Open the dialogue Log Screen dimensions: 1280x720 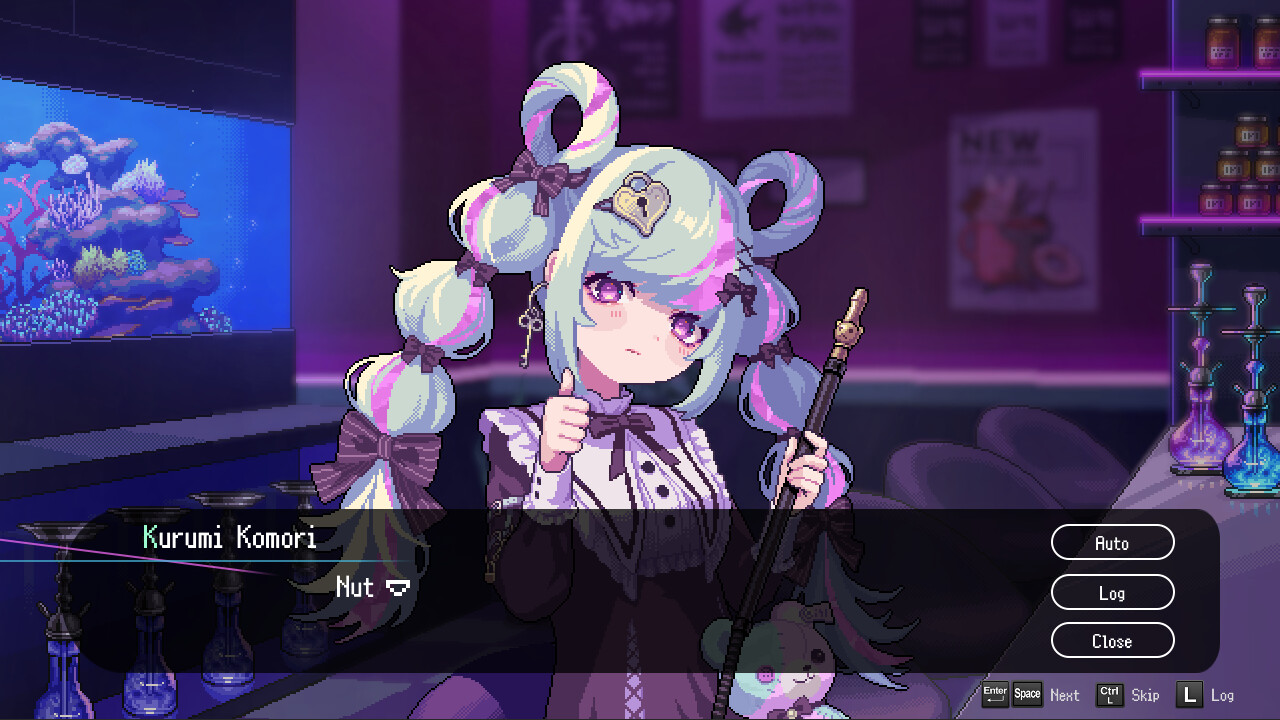click(x=1112, y=592)
